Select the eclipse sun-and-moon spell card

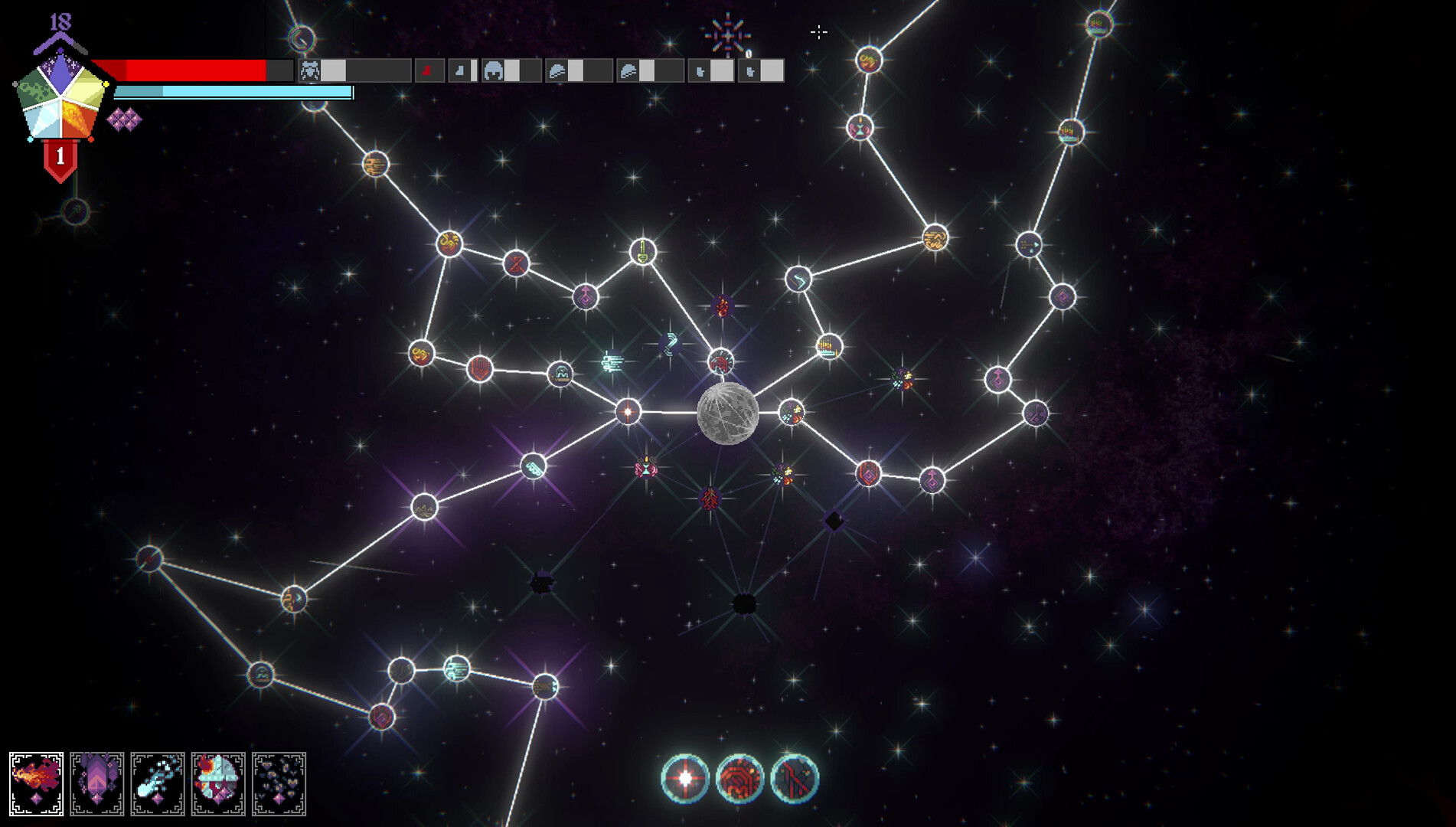(219, 783)
